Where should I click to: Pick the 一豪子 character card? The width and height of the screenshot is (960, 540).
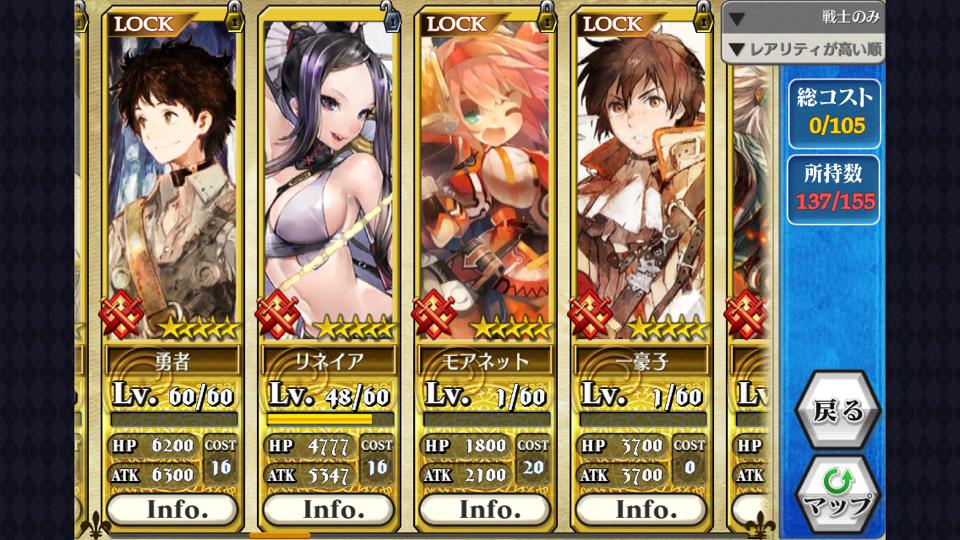tap(641, 180)
